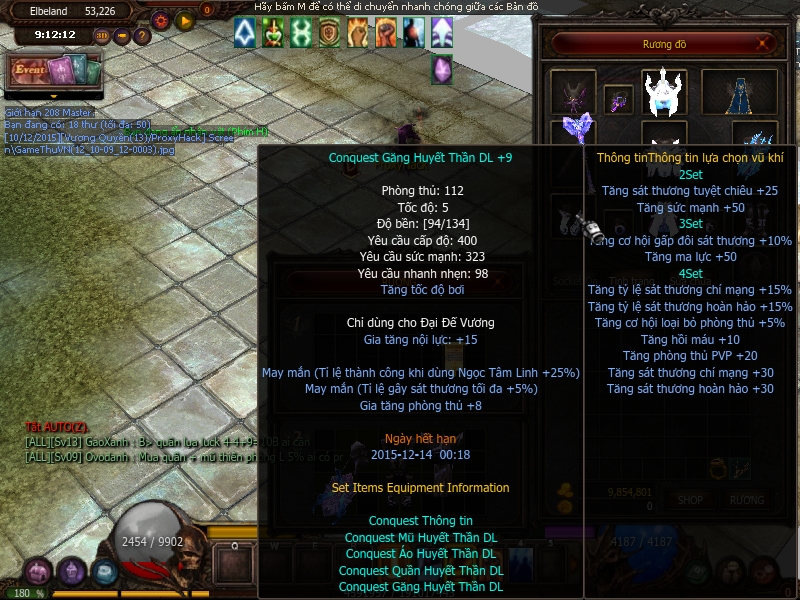This screenshot has width=800, height=600.
Task: Click the orange gear settings button
Action: click(x=160, y=20)
